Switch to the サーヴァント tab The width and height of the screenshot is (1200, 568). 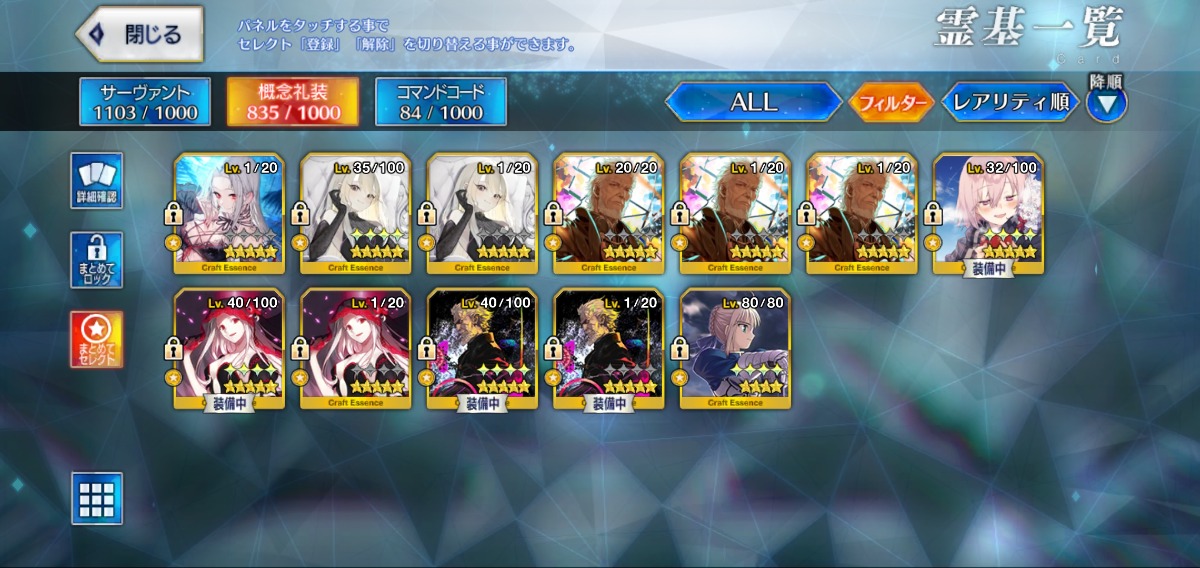[145, 102]
